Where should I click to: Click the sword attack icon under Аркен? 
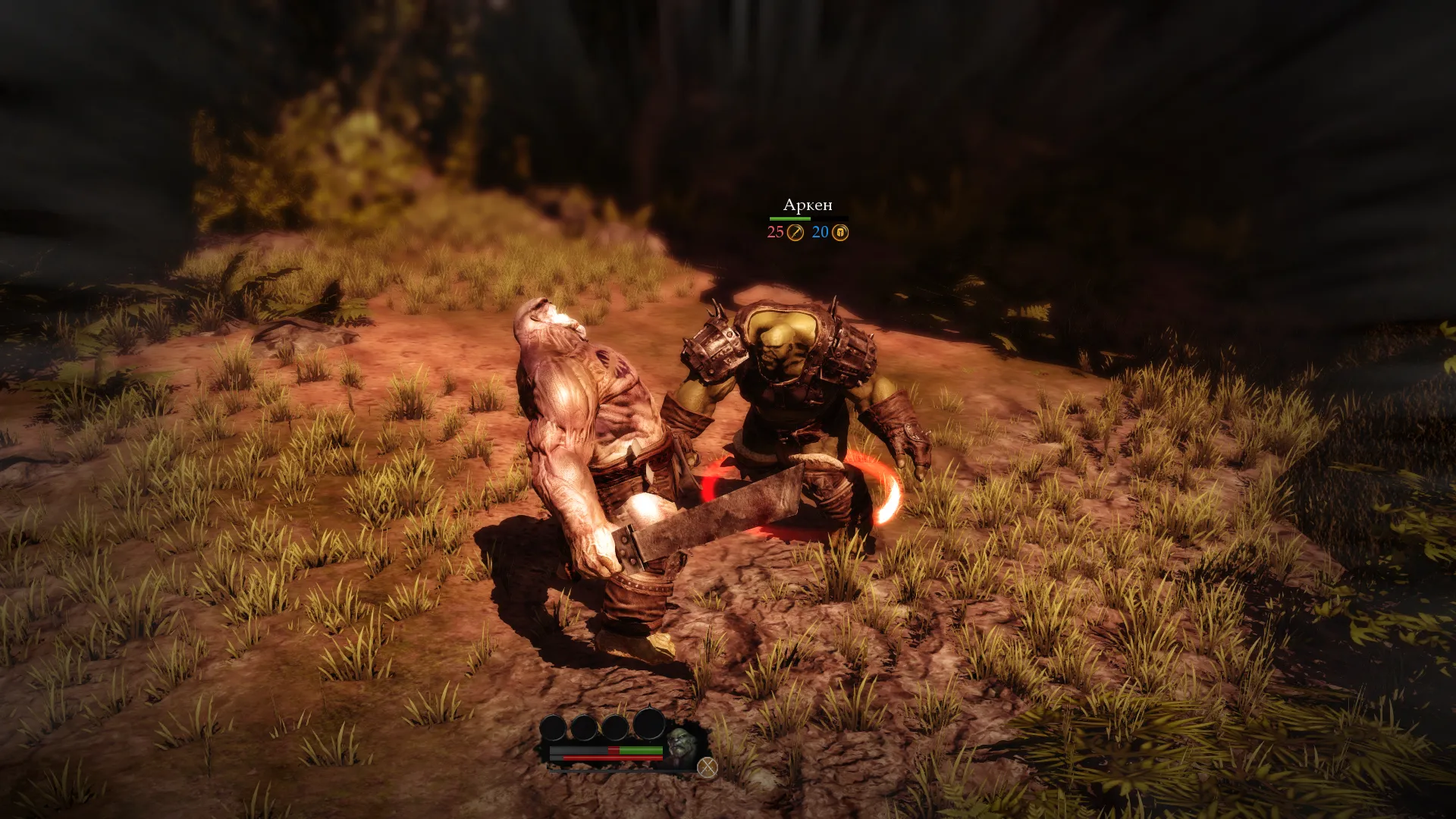coord(795,233)
